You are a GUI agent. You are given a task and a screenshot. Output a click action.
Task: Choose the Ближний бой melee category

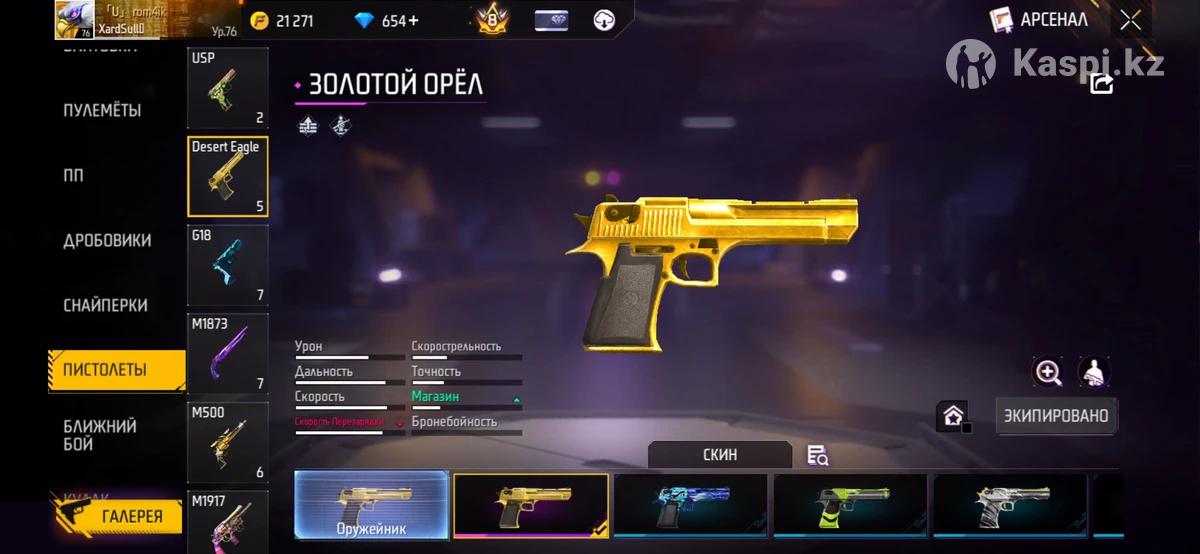pos(100,435)
